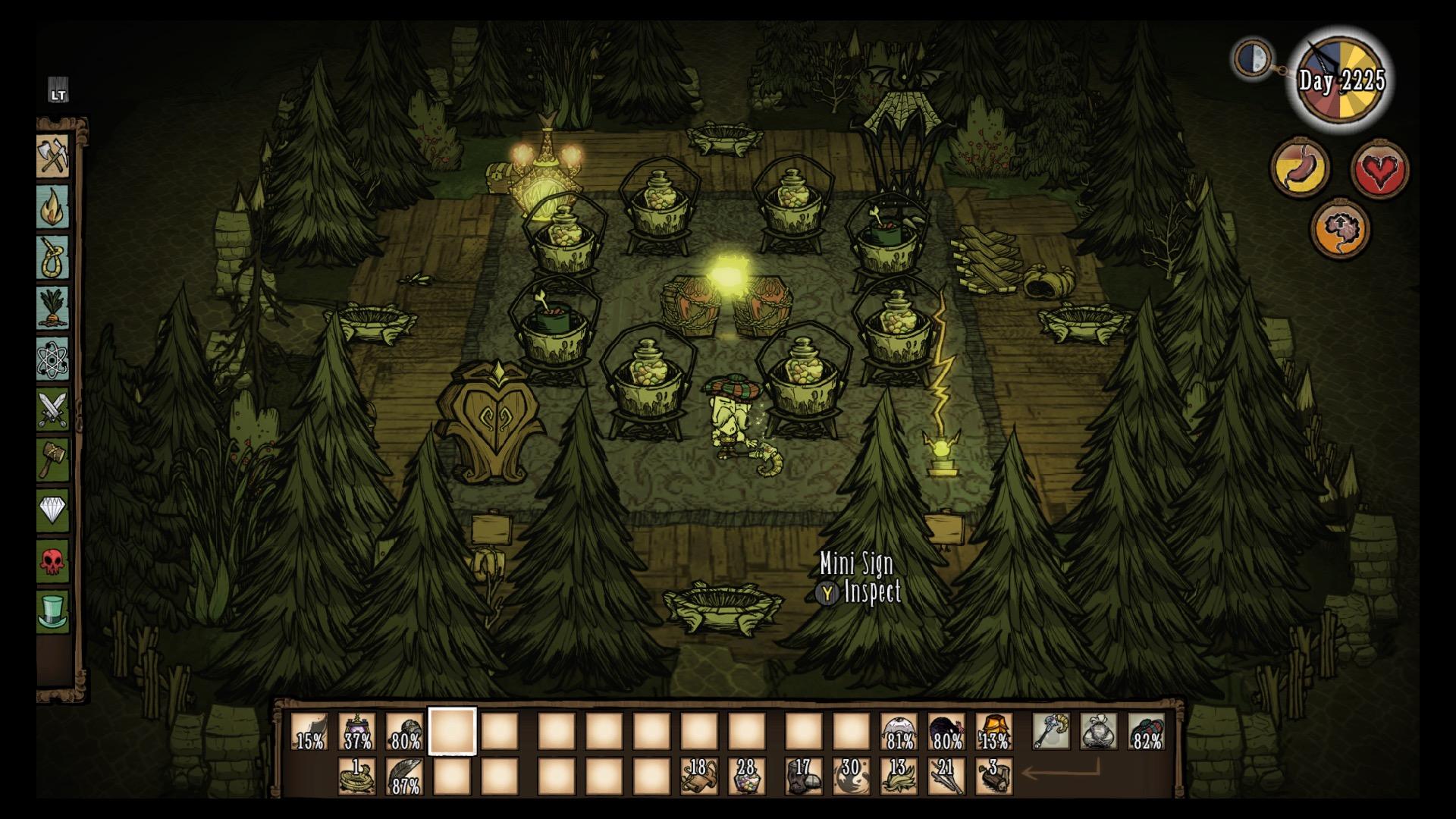Click the equipped staff hand slot
1456x819 pixels.
click(x=1051, y=732)
